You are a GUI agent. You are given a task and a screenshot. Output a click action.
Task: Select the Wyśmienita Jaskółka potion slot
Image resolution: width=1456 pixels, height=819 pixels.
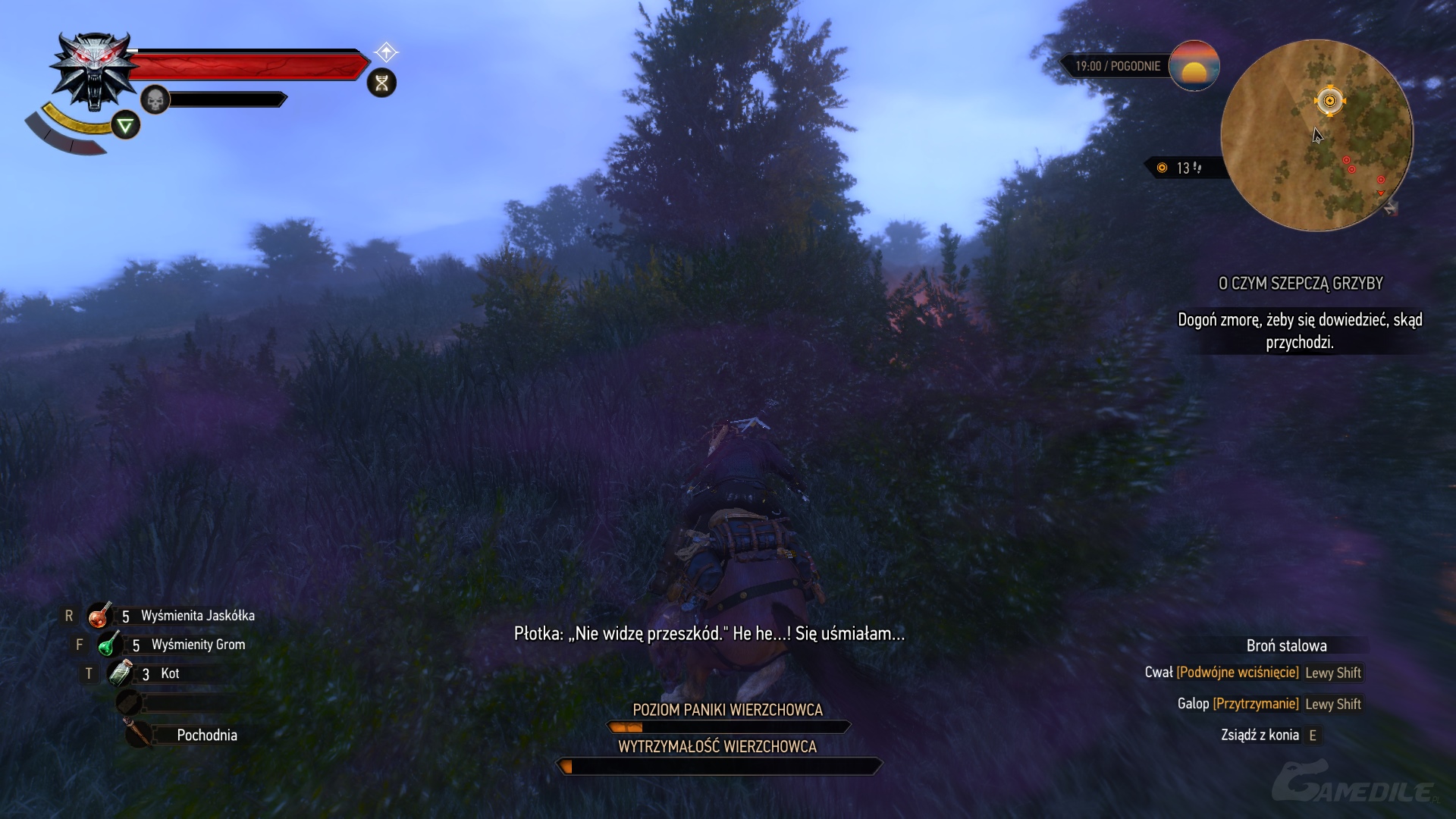(99, 616)
